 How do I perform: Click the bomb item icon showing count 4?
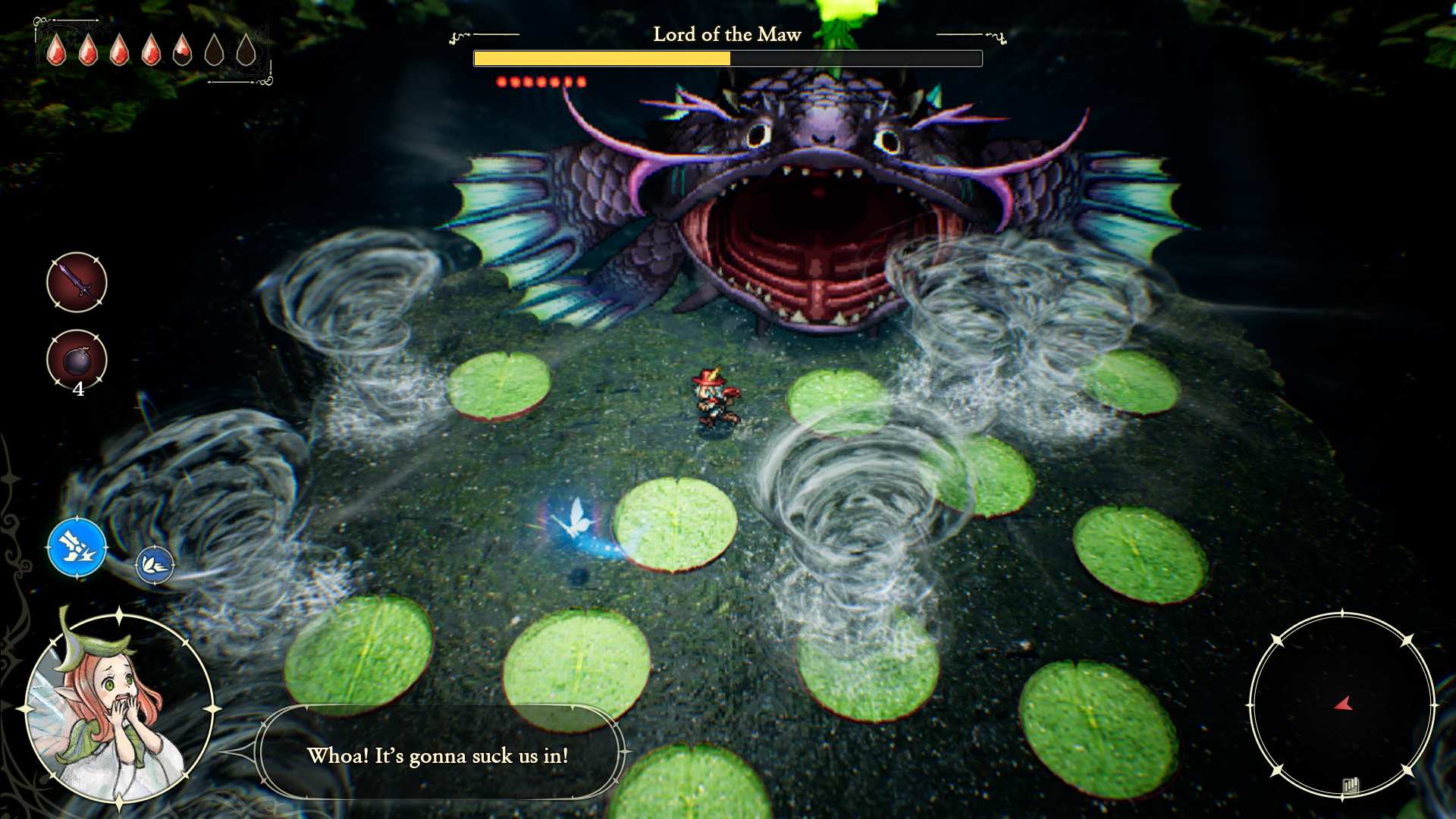[76, 360]
